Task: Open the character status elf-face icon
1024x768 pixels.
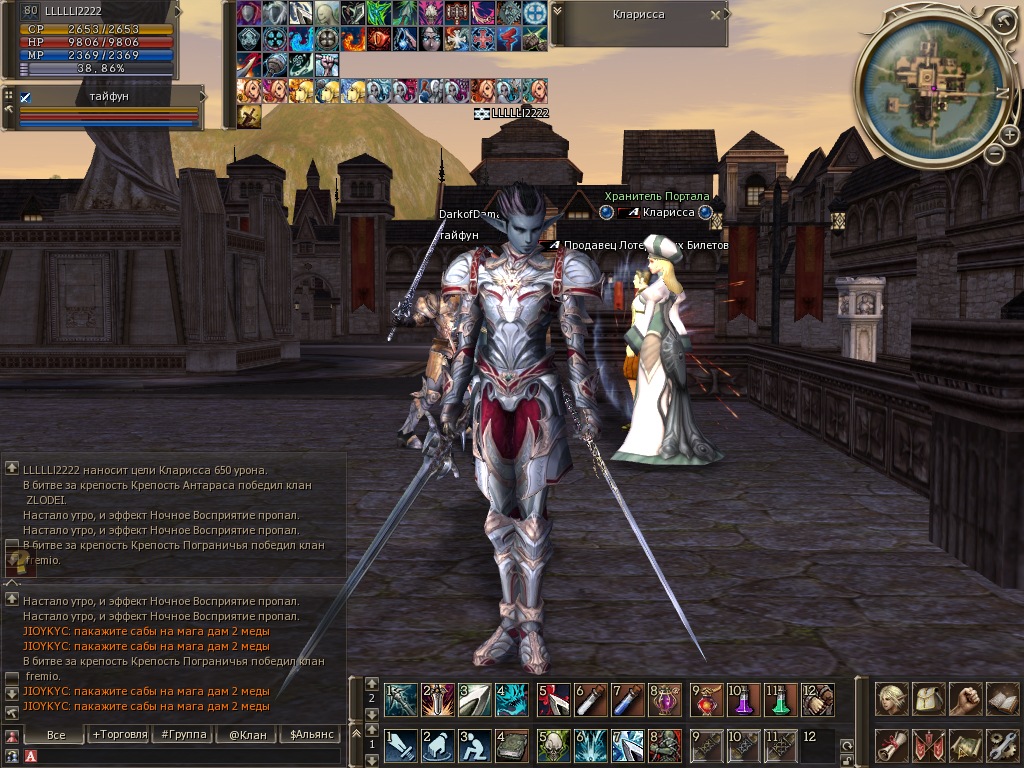Action: (x=892, y=699)
